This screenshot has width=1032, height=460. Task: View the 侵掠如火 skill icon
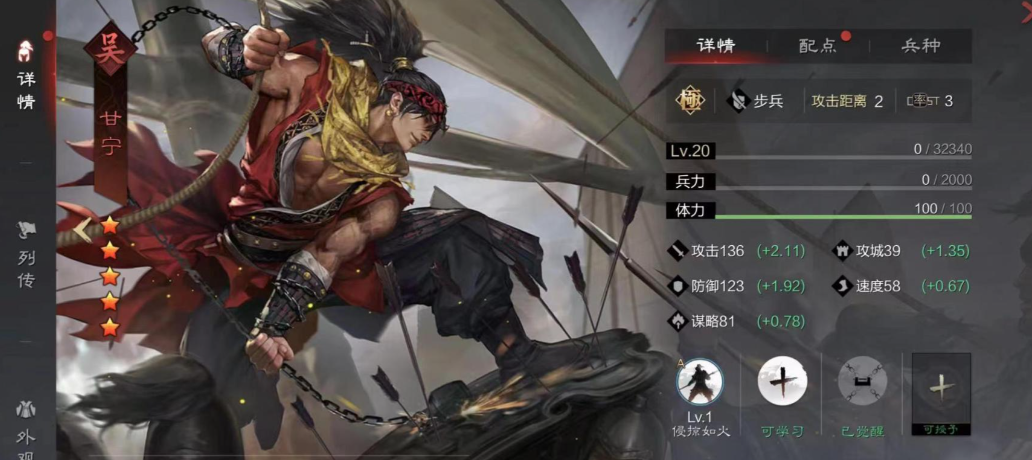pyautogui.click(x=699, y=383)
